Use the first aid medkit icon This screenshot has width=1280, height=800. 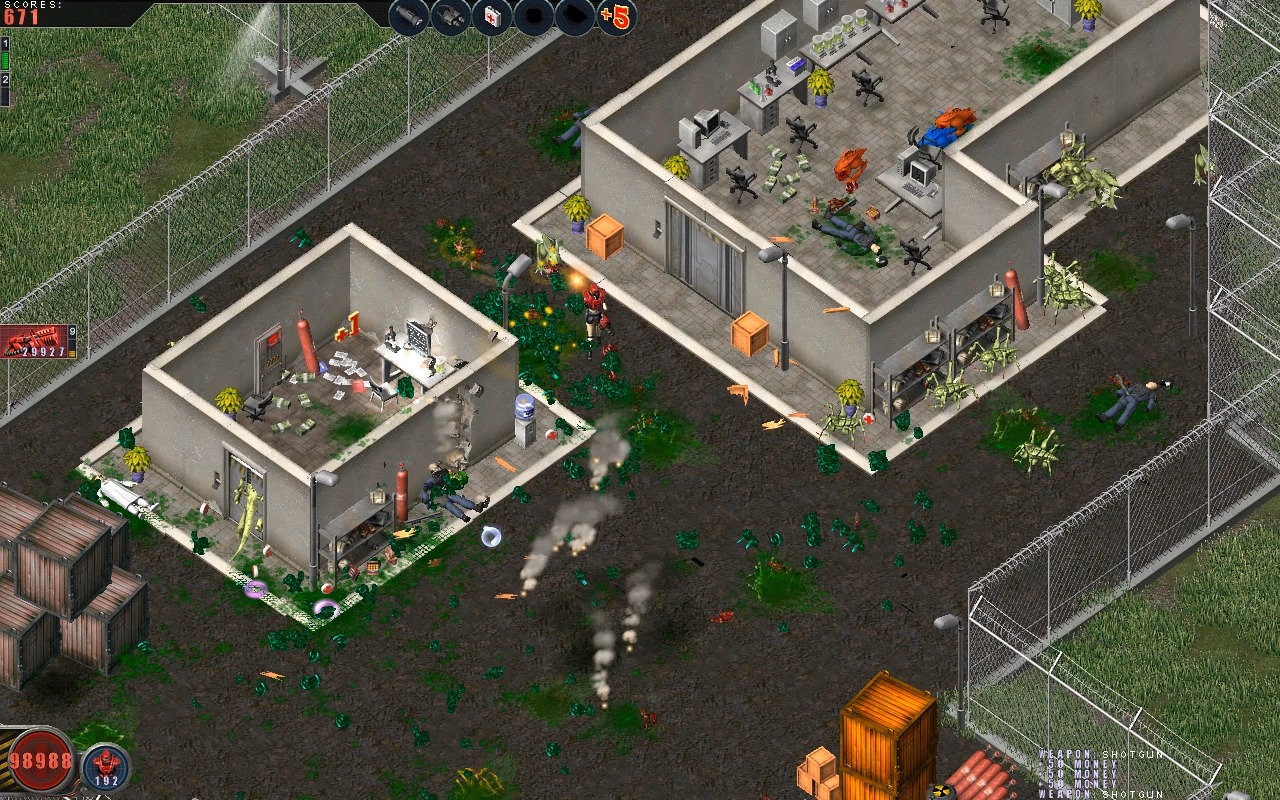[x=492, y=16]
